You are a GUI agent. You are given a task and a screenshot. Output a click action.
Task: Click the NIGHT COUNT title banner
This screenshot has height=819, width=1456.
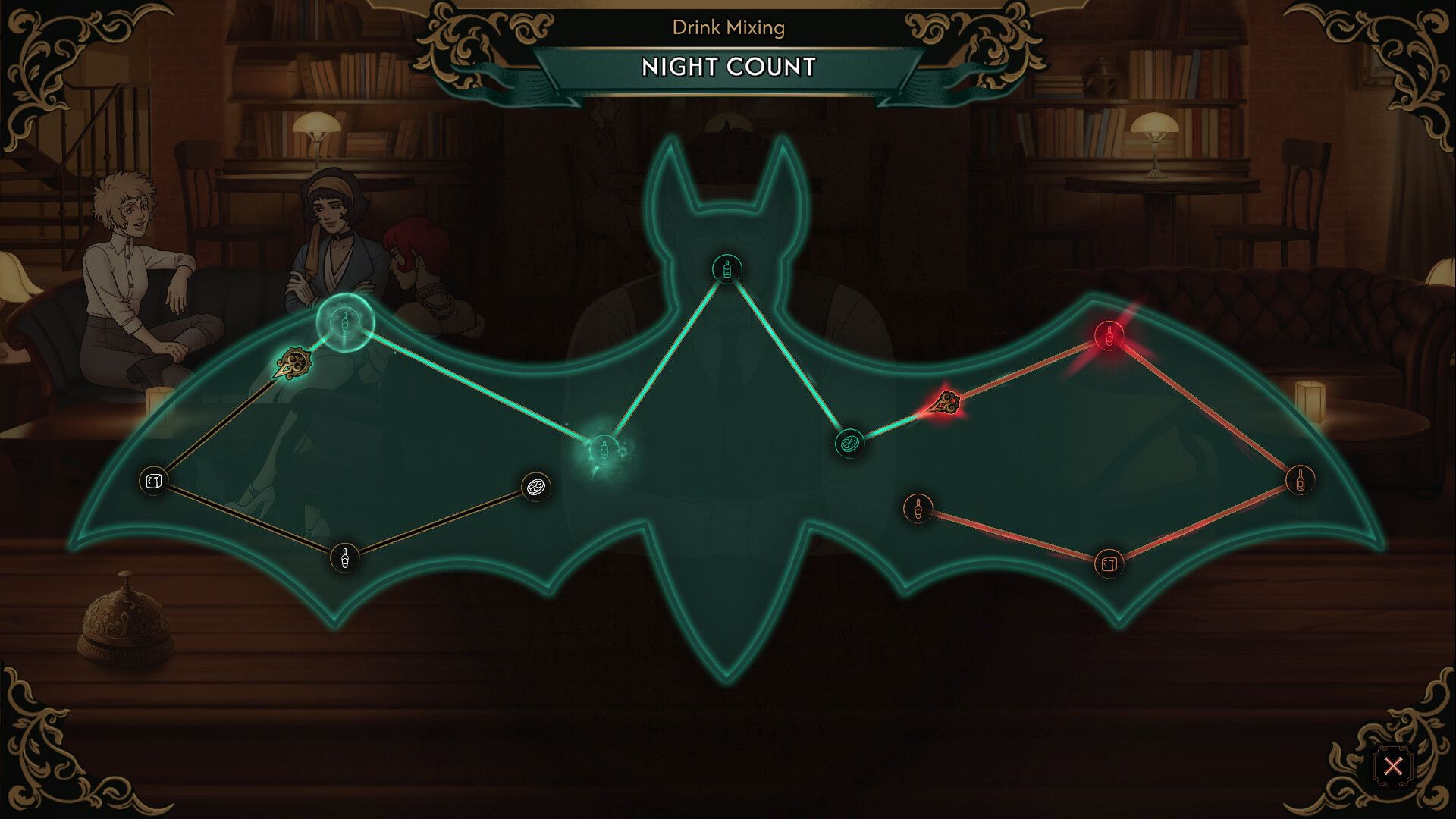(x=726, y=67)
